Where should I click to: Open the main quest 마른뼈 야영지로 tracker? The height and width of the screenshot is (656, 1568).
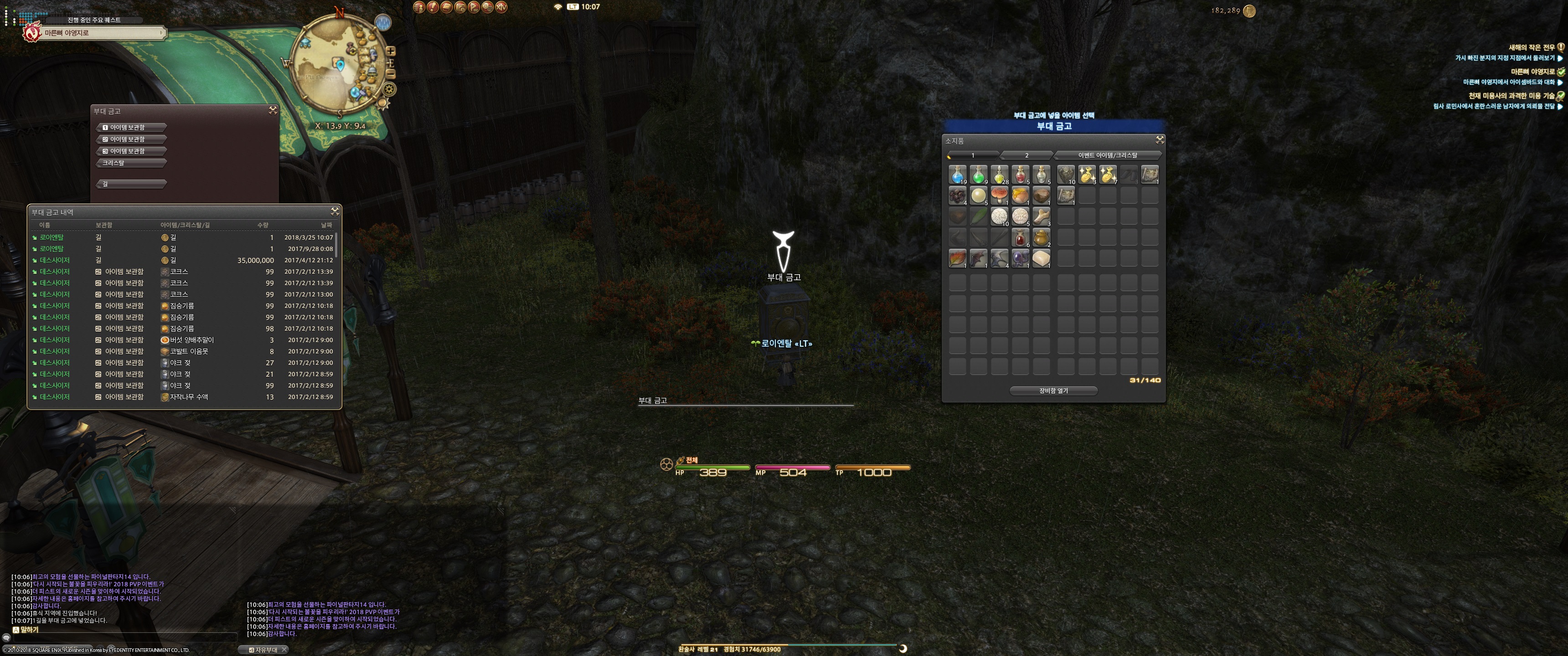click(94, 33)
